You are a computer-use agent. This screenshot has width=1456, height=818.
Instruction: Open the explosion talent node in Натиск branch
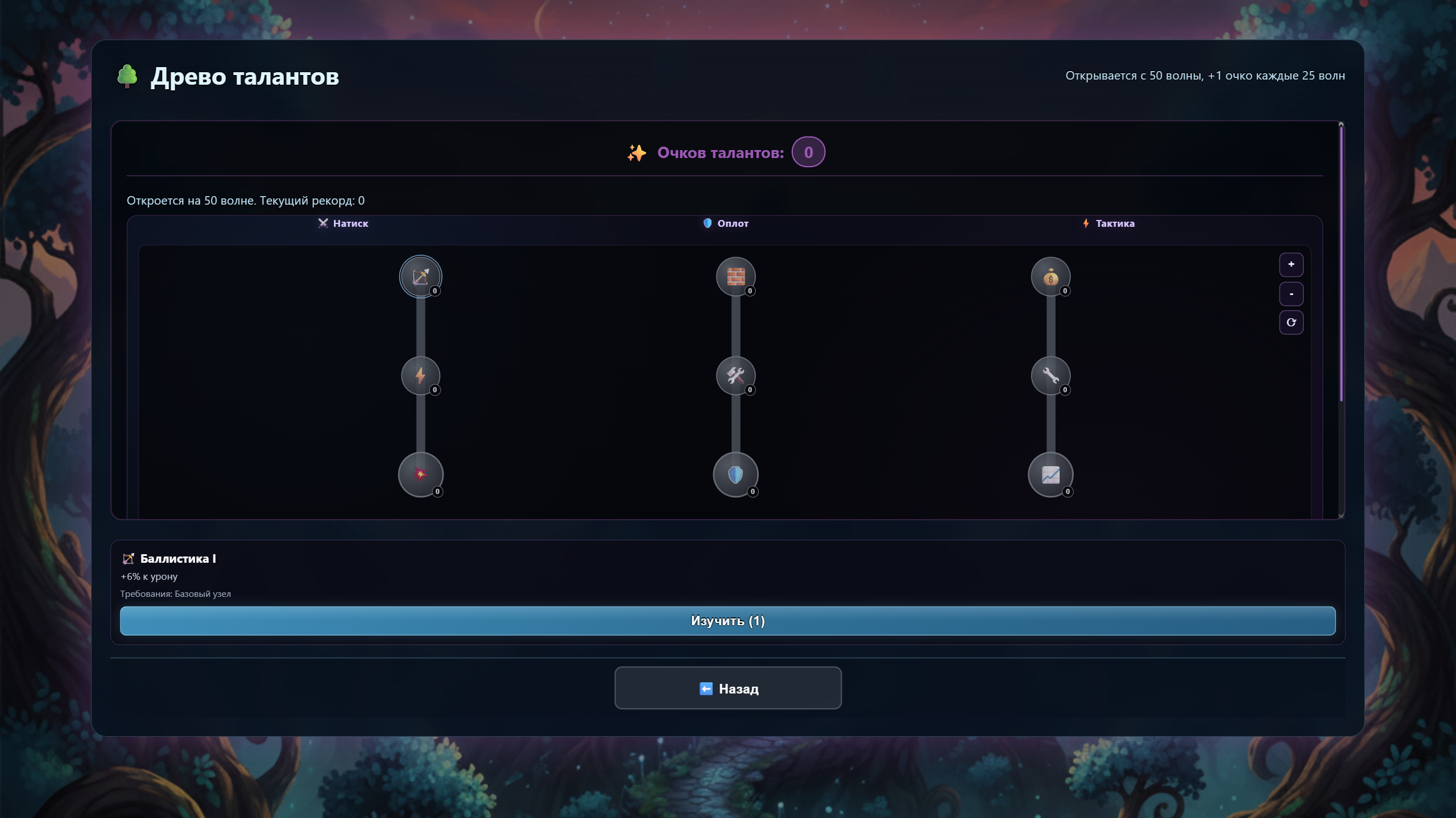[x=421, y=475]
